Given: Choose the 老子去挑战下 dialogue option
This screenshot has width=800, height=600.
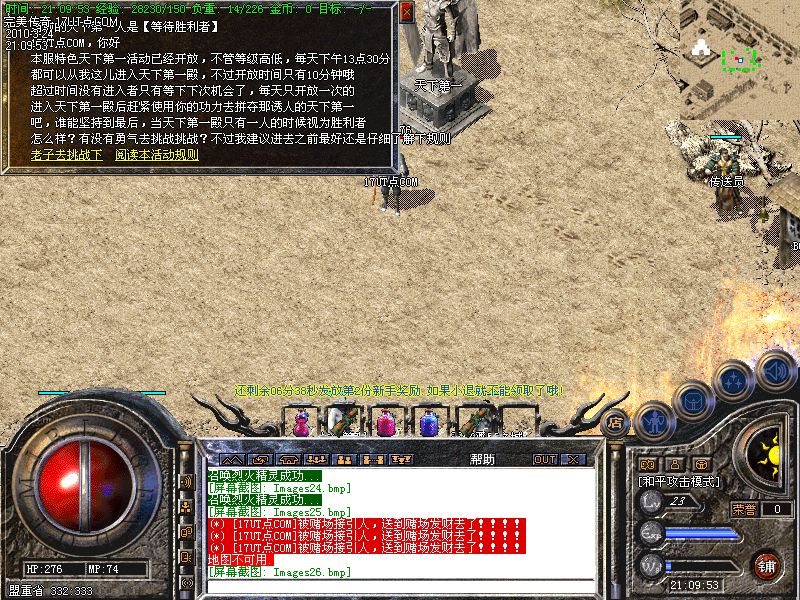Looking at the screenshot, I should click(67, 155).
